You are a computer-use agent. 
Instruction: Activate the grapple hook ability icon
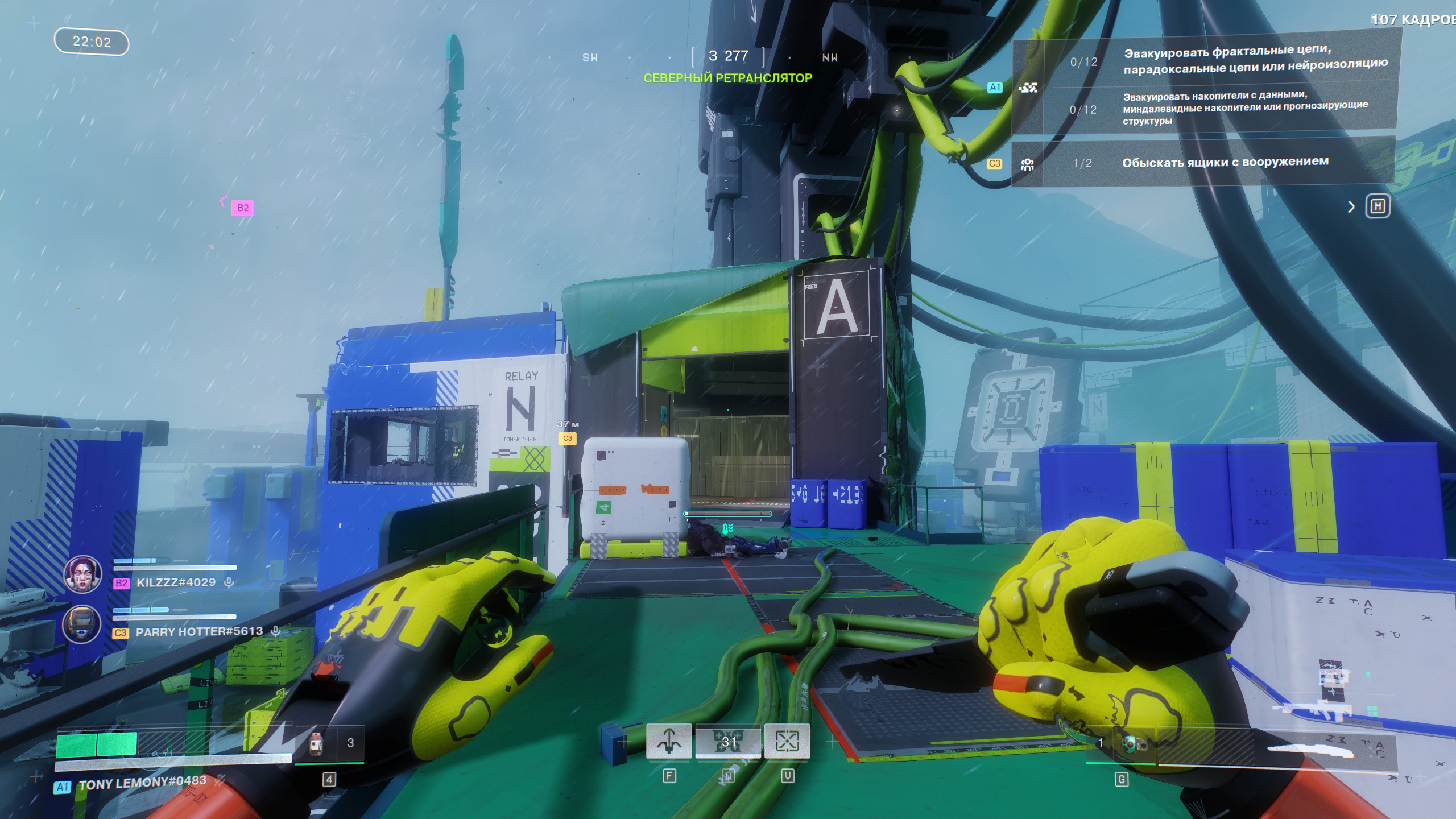(x=669, y=741)
